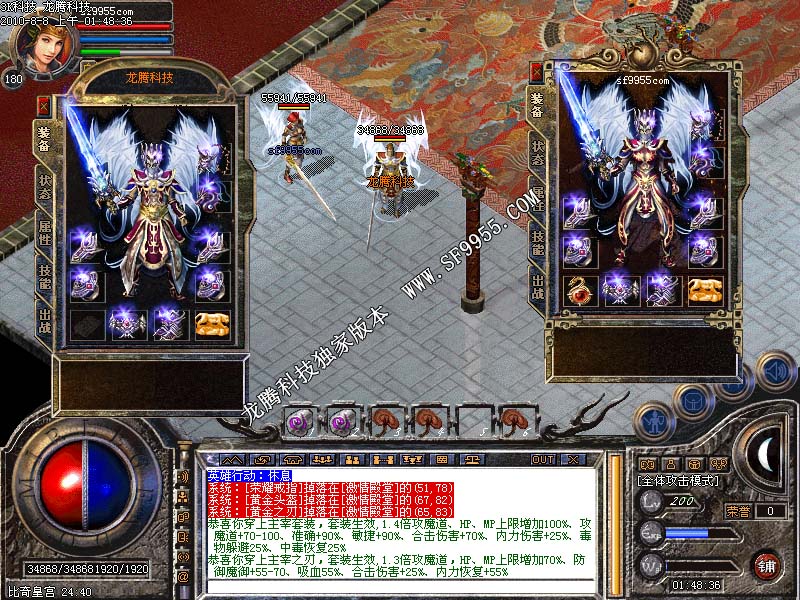Open the 技能 tab in right panel
The width and height of the screenshot is (800, 600).
click(x=538, y=243)
